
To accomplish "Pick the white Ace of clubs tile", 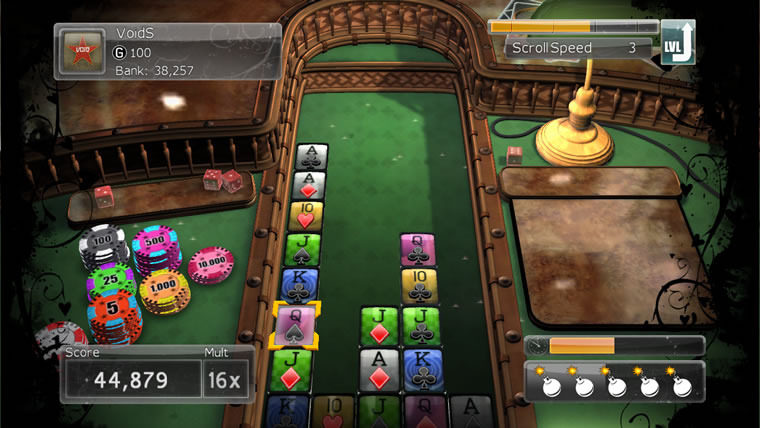I will click(x=312, y=156).
